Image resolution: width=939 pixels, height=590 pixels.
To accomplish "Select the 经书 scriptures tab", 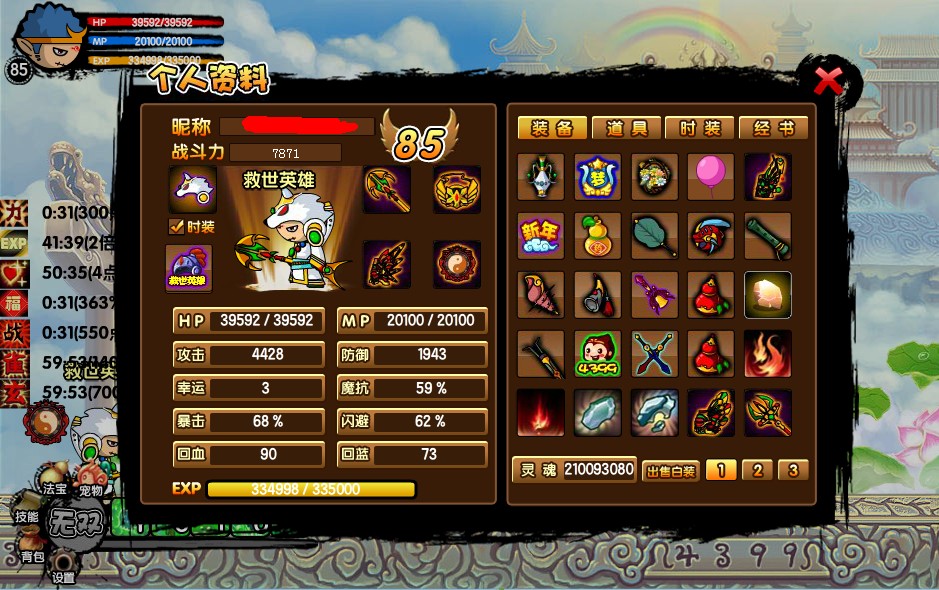I will (773, 128).
